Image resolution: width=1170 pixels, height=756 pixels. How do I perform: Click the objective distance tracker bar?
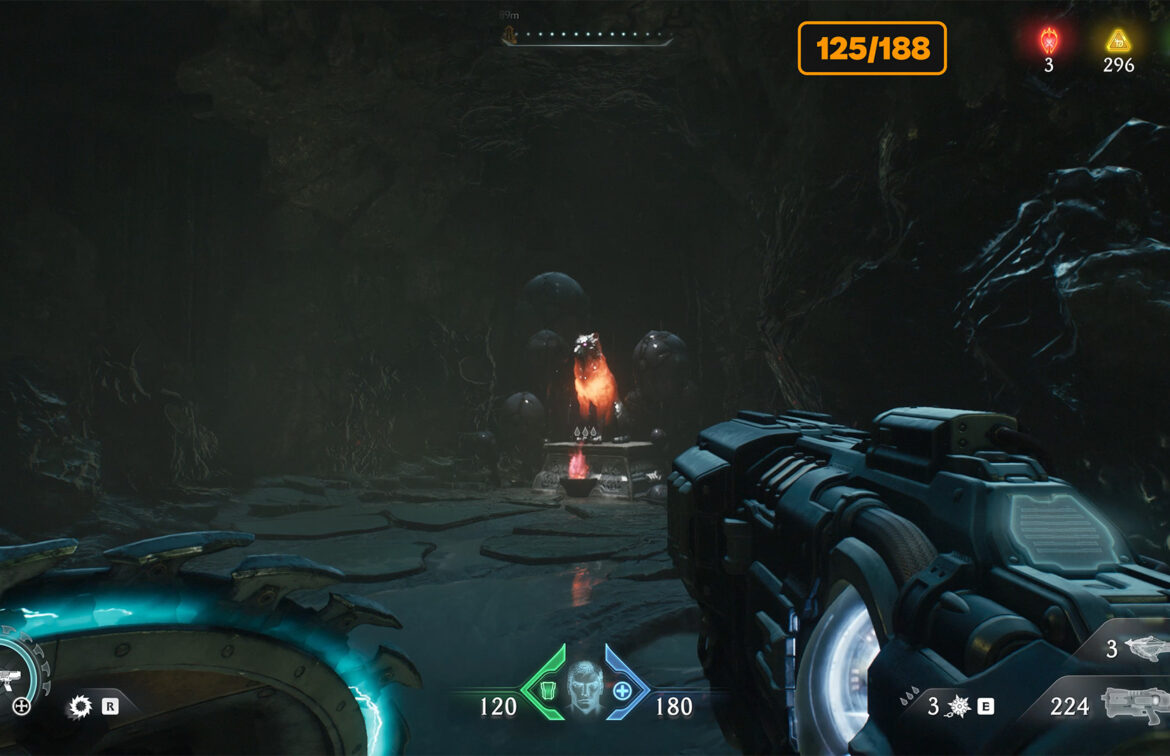588,39
